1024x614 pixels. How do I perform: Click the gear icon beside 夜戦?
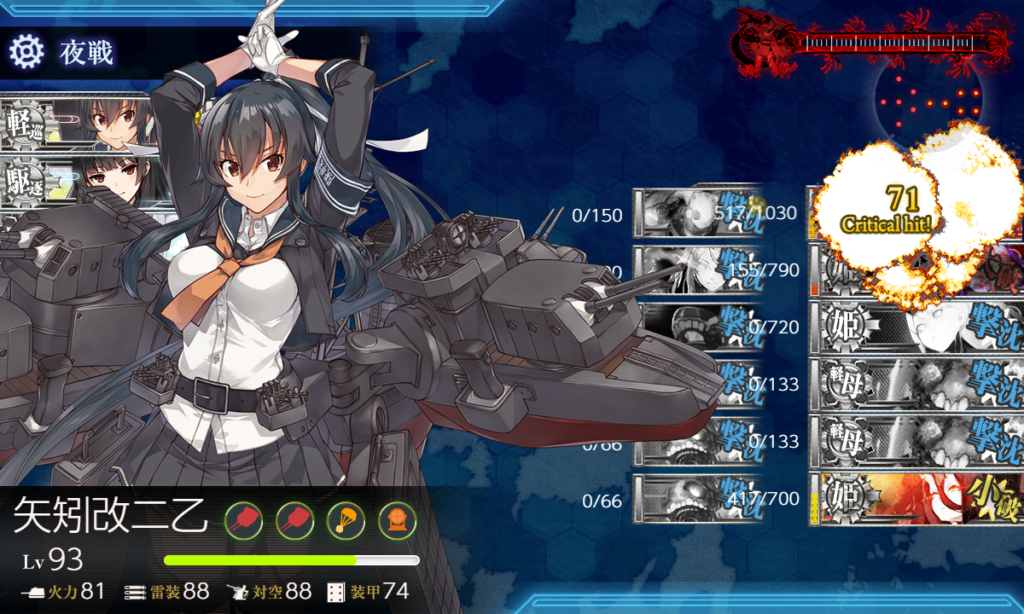pos(26,50)
